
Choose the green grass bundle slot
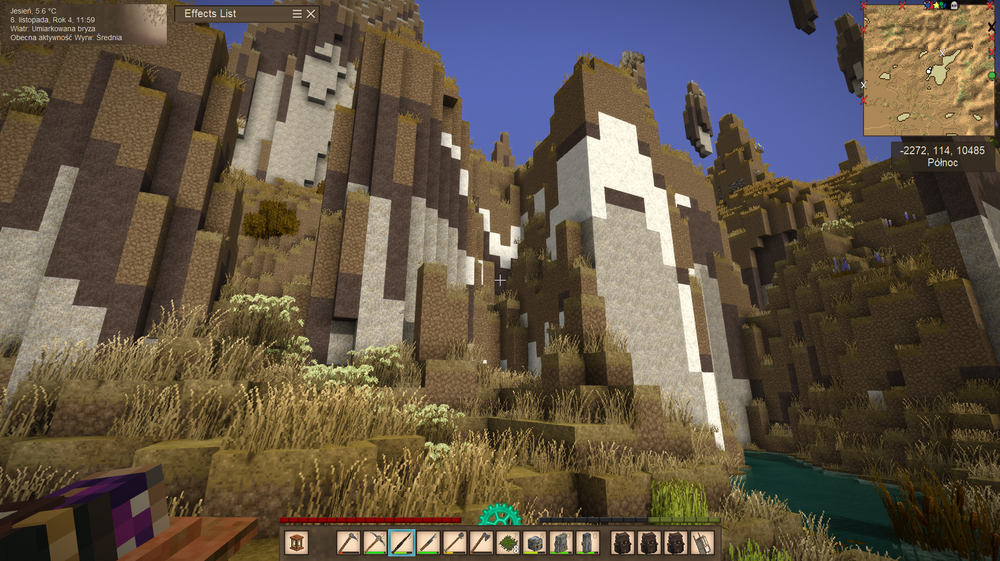click(508, 542)
